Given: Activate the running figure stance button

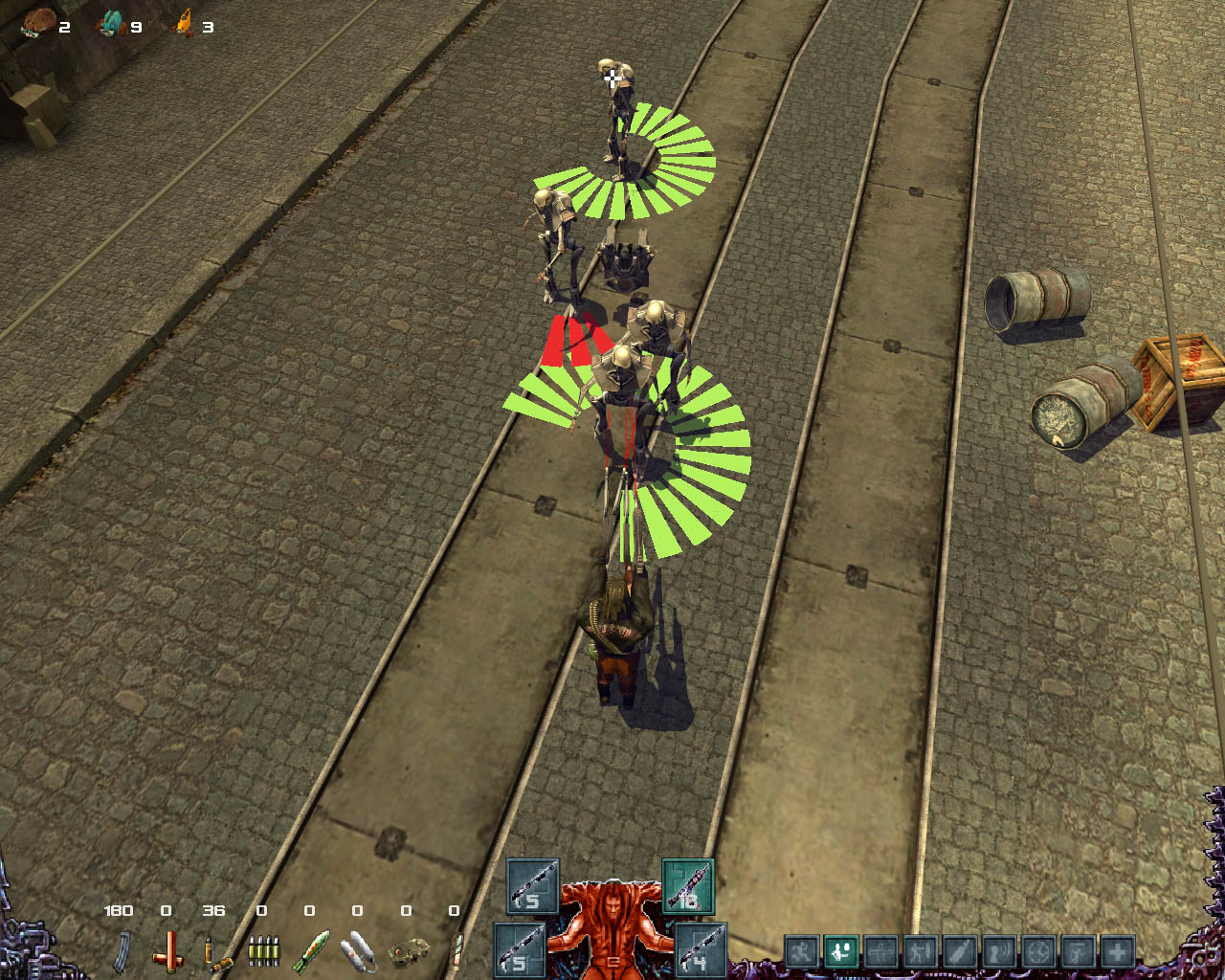Looking at the screenshot, I should tap(802, 952).
